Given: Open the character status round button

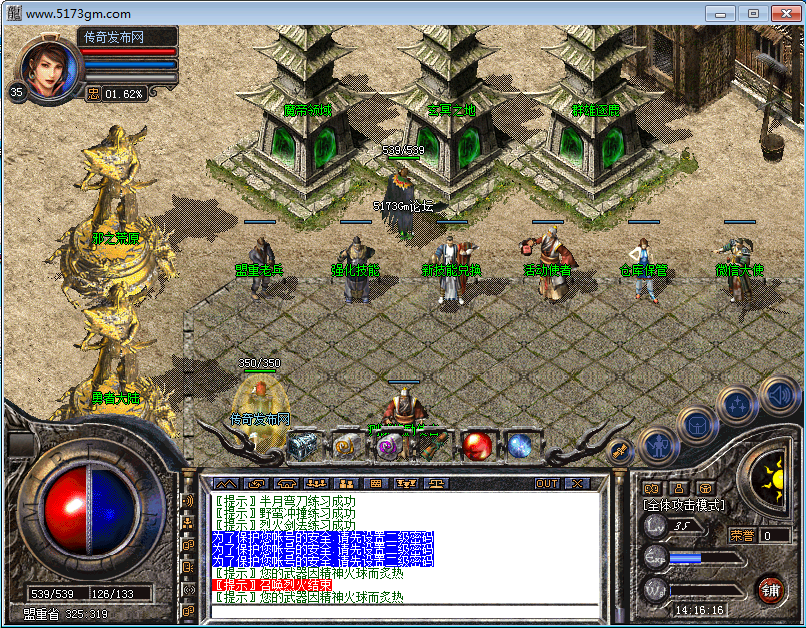Looking at the screenshot, I should 655,442.
